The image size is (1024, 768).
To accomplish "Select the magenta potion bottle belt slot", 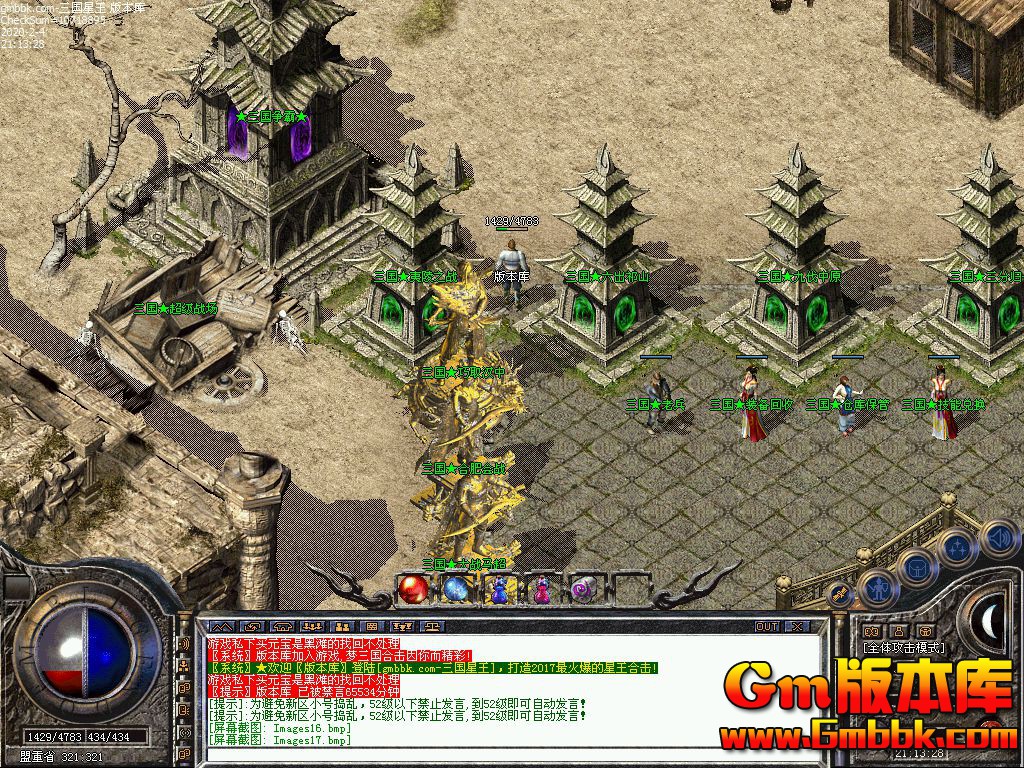I will (x=542, y=590).
